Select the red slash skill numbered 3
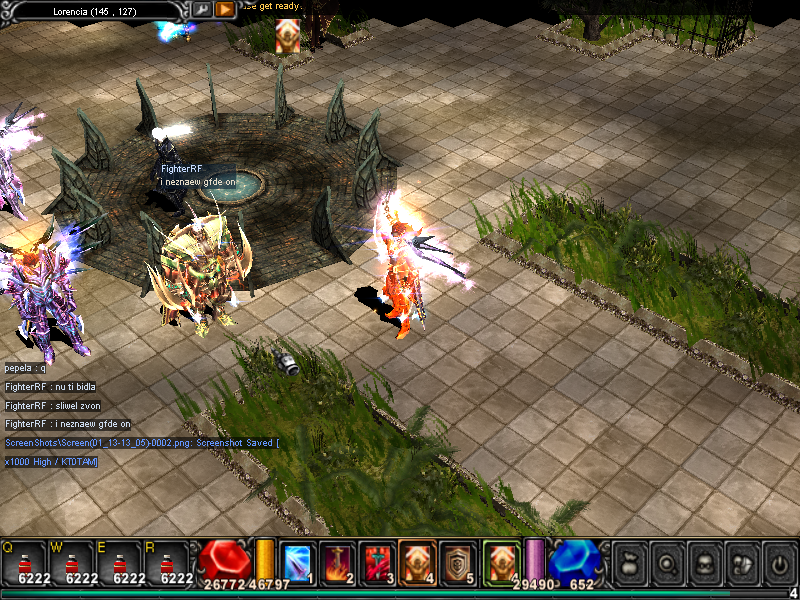The height and width of the screenshot is (600, 800). click(376, 562)
